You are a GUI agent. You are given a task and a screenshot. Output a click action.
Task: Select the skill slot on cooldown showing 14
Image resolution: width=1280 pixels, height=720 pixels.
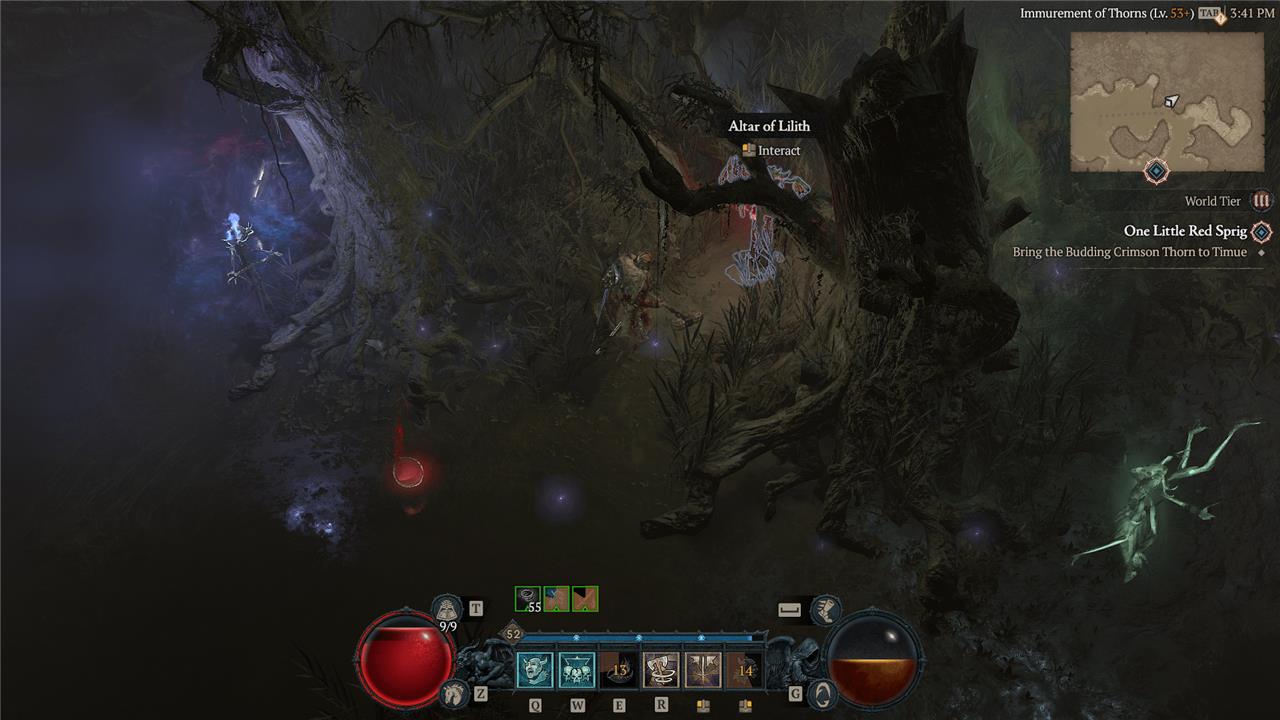coord(745,670)
